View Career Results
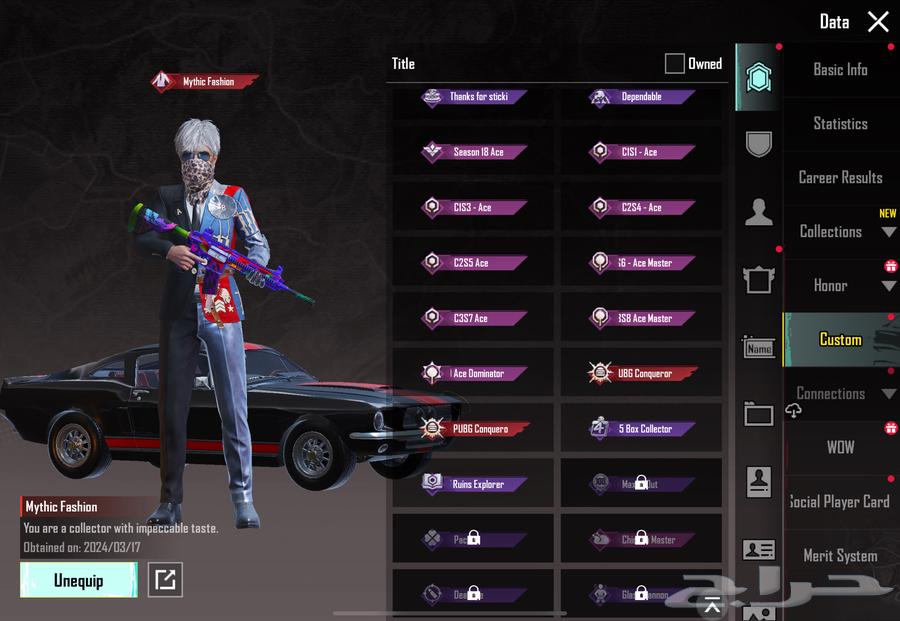 (840, 178)
